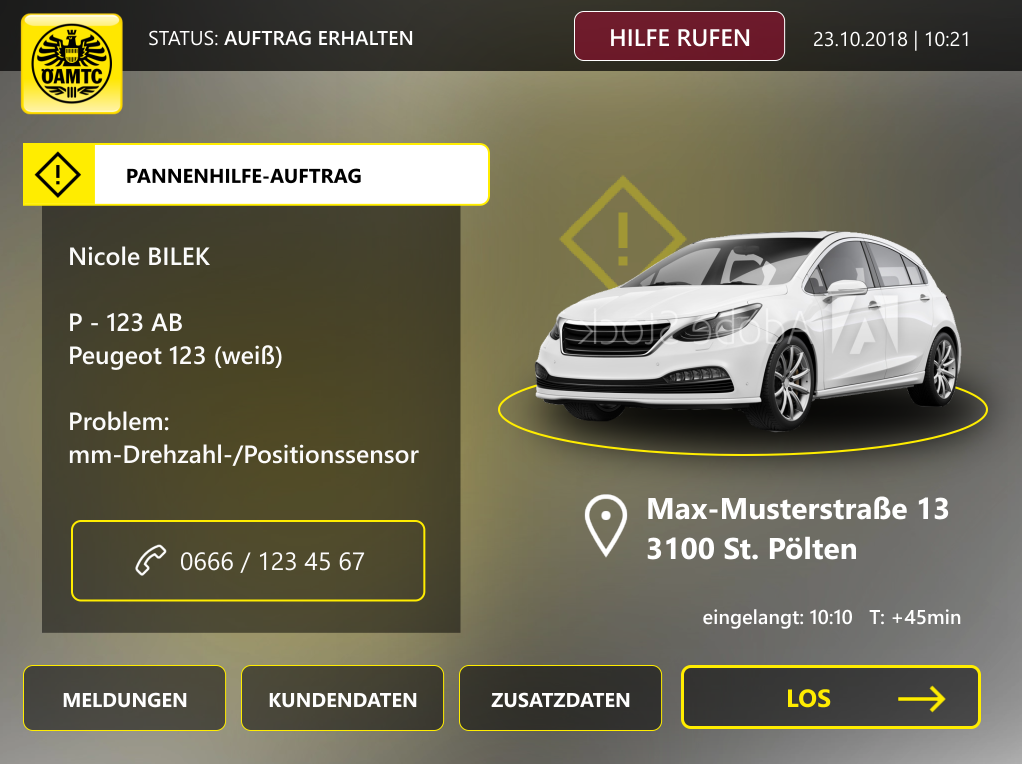Call for help with HILFE RUFEN

click(679, 38)
